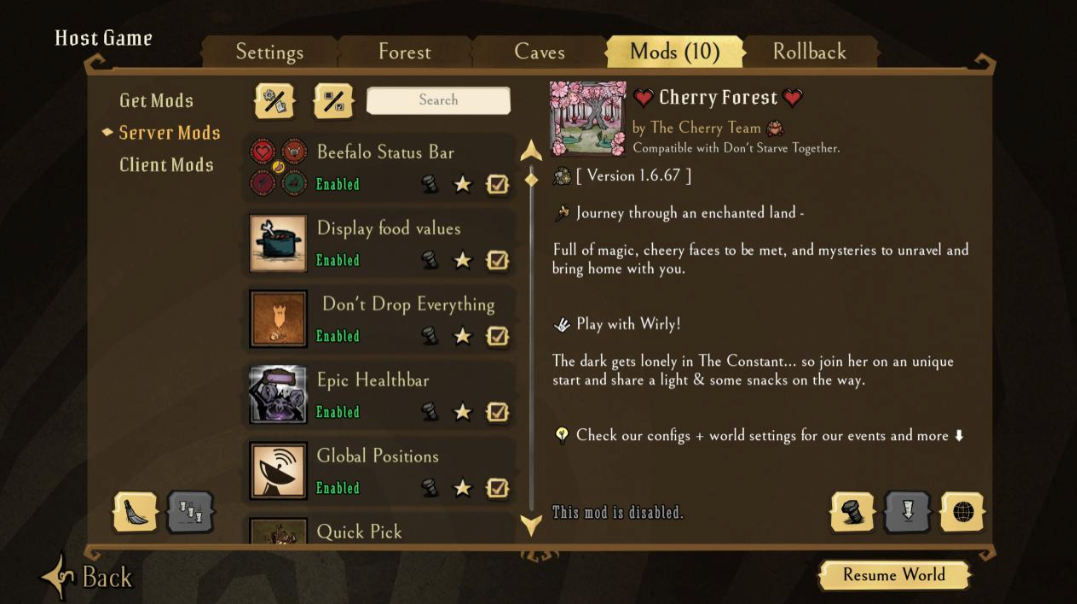This screenshot has height=604, width=1077.
Task: Favorite the Epic Healthbar mod star
Action: (462, 412)
